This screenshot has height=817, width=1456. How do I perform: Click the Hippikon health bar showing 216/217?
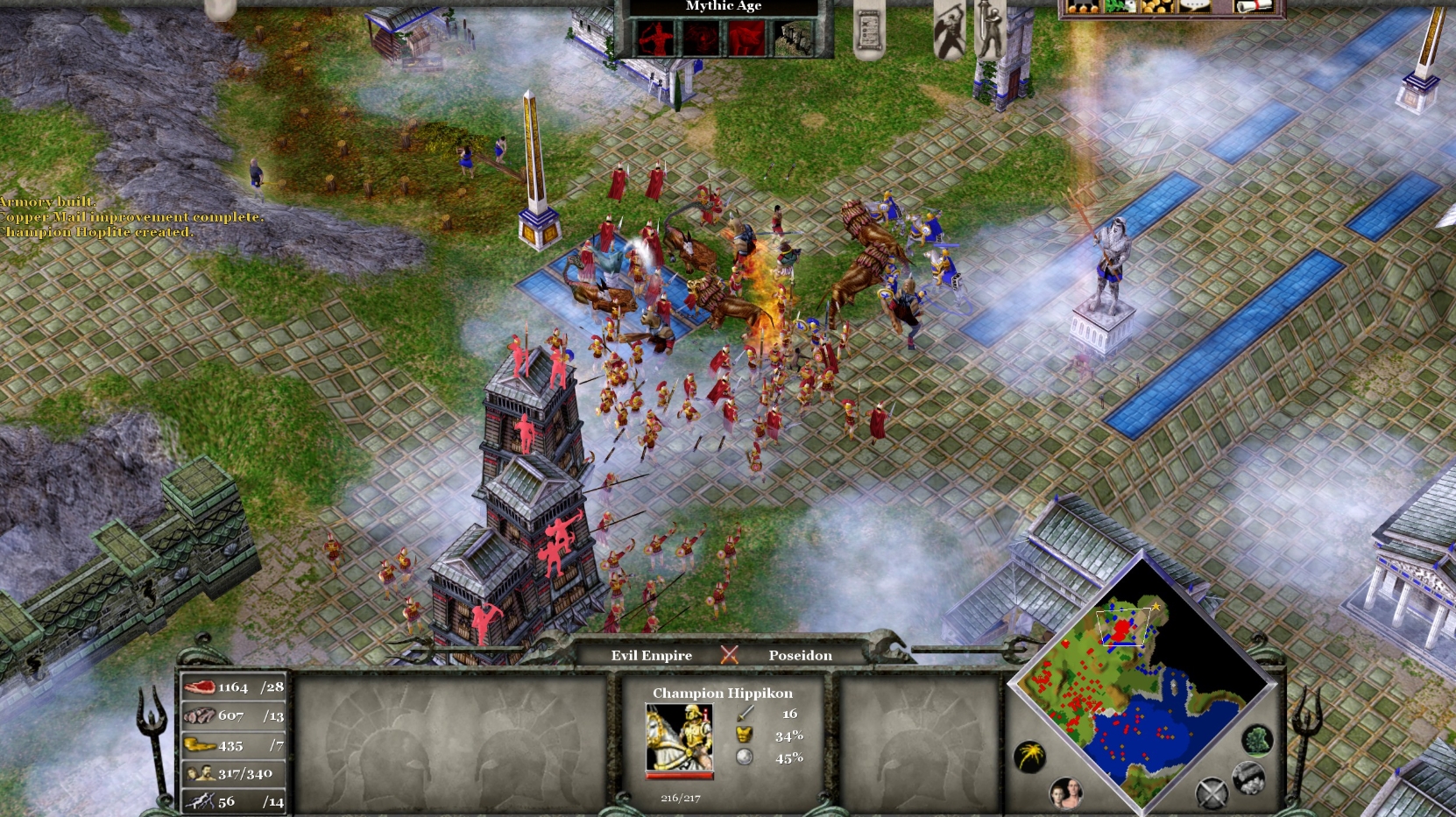point(679,776)
